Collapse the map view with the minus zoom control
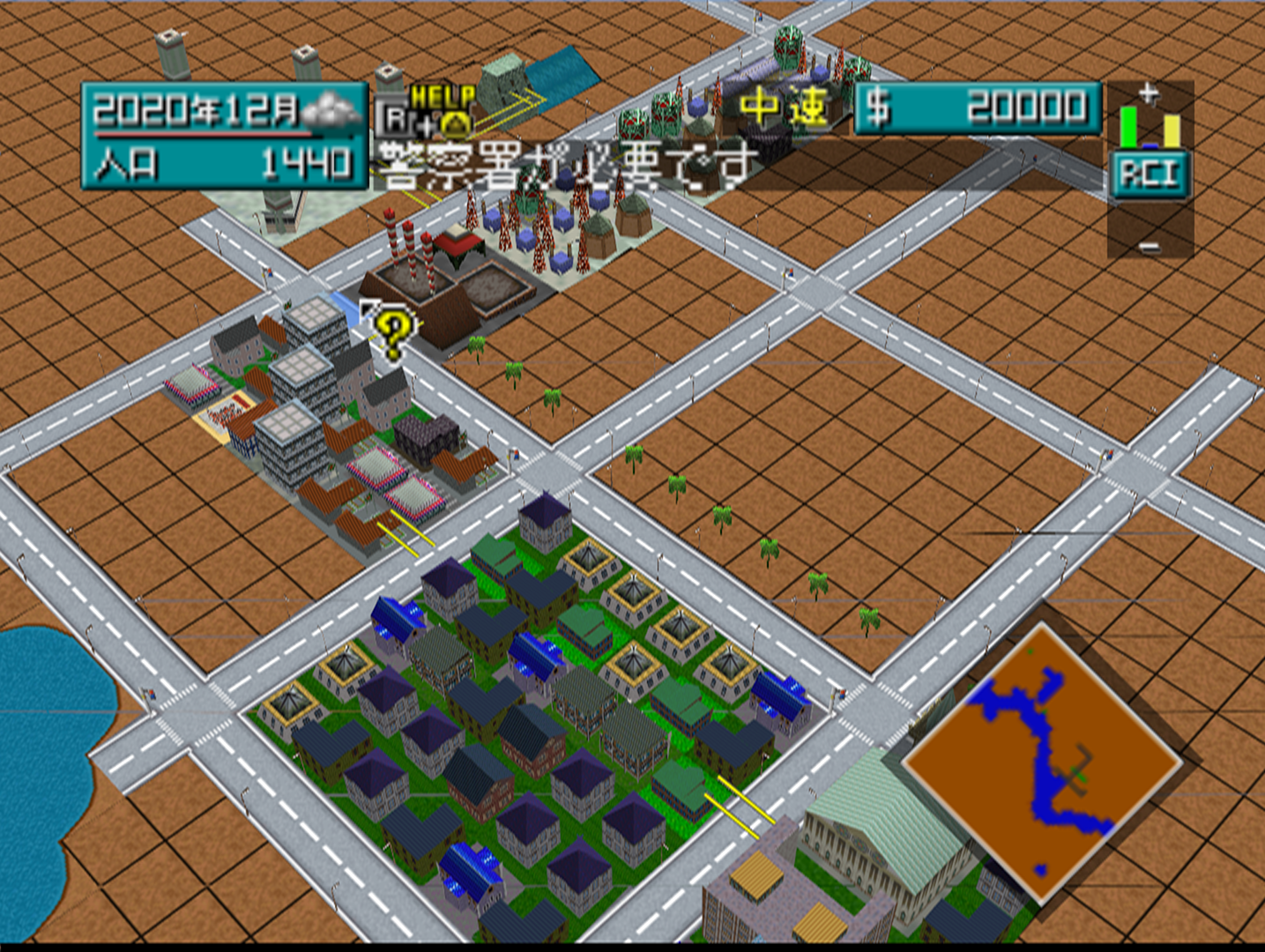This screenshot has width=1265, height=952. 1149,249
